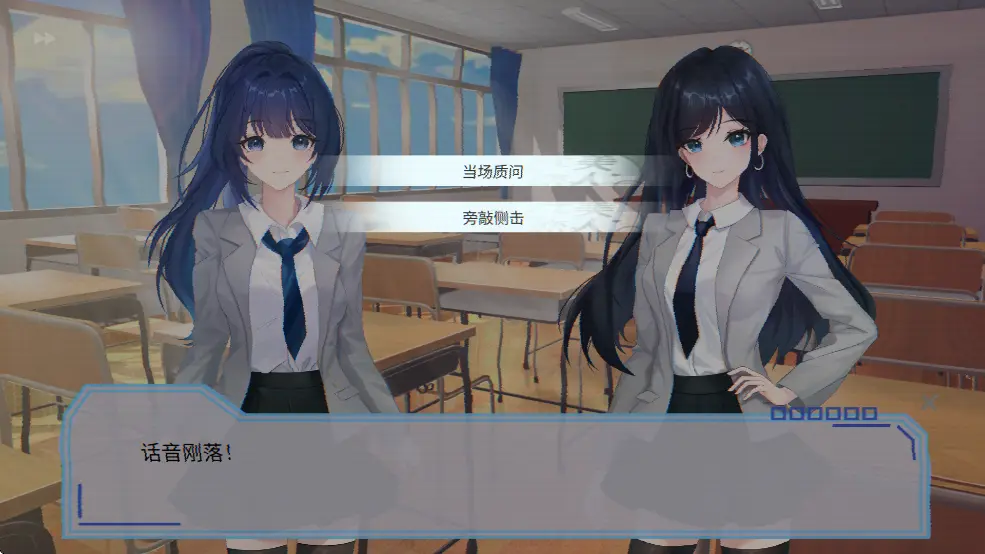Select the 旁敲侧击 dialogue option
This screenshot has height=554, width=985.
(493, 217)
